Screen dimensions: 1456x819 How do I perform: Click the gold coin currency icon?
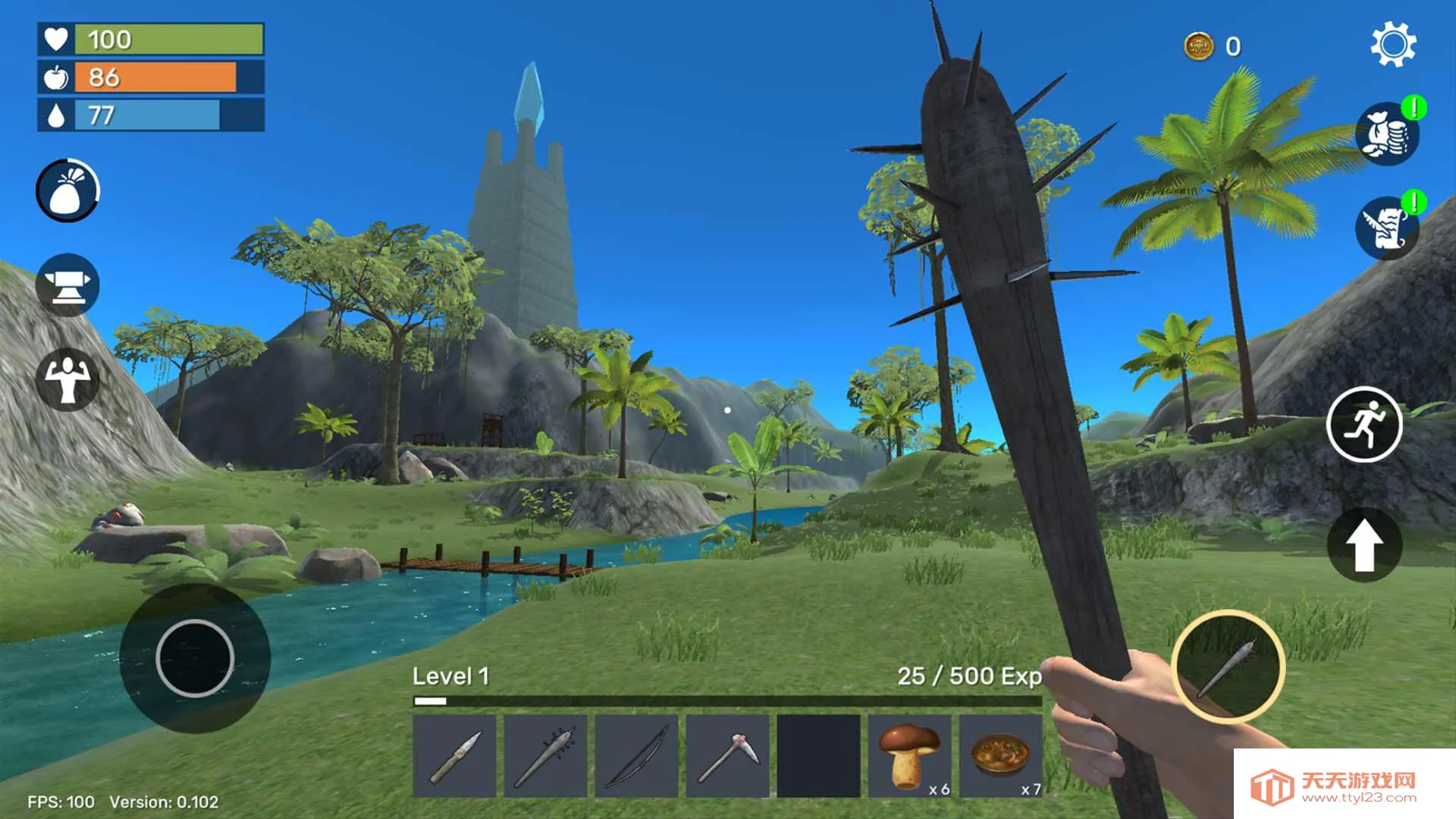(1199, 46)
